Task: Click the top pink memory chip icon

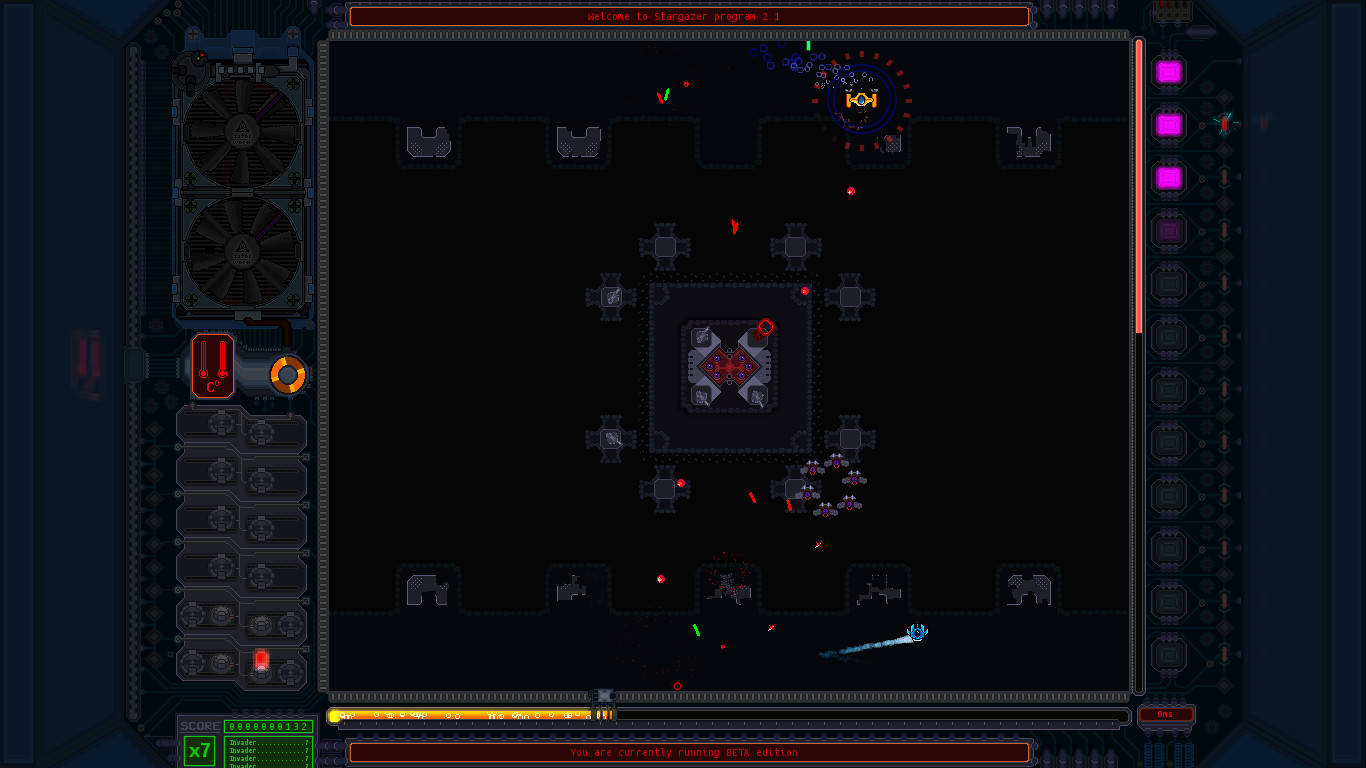Action: [x=1167, y=72]
